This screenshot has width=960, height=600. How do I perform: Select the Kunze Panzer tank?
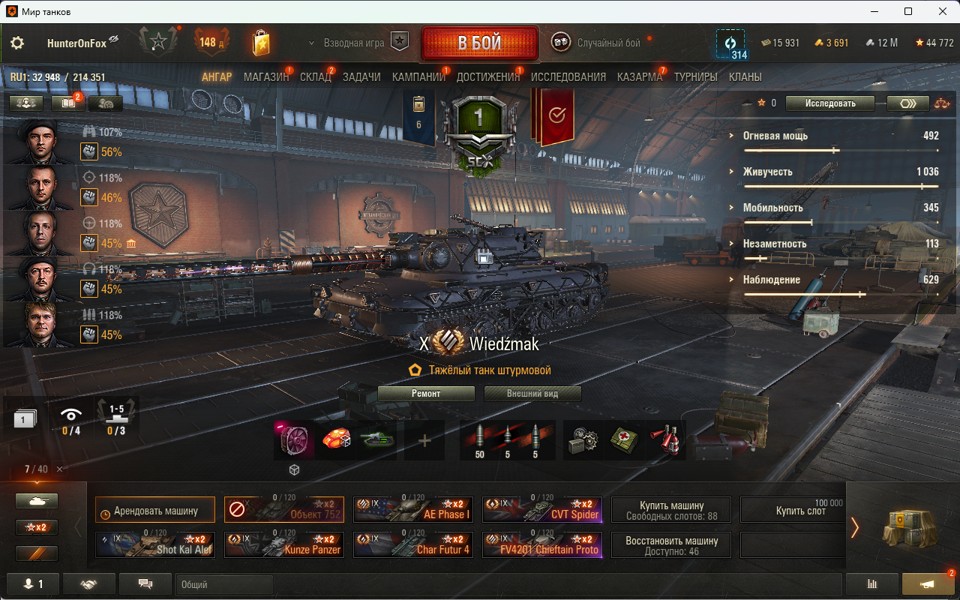pyautogui.click(x=284, y=545)
